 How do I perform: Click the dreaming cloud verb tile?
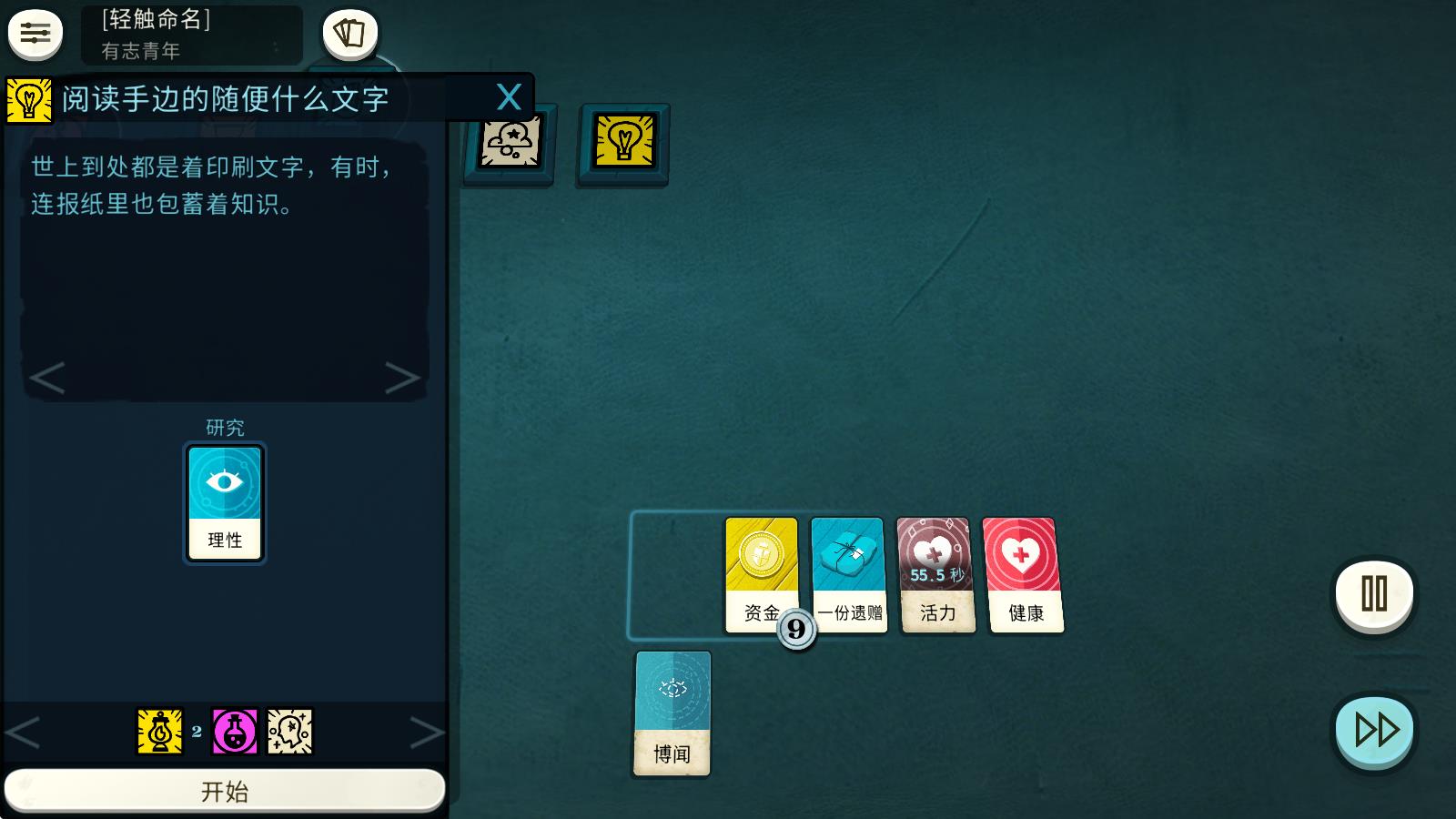click(509, 144)
